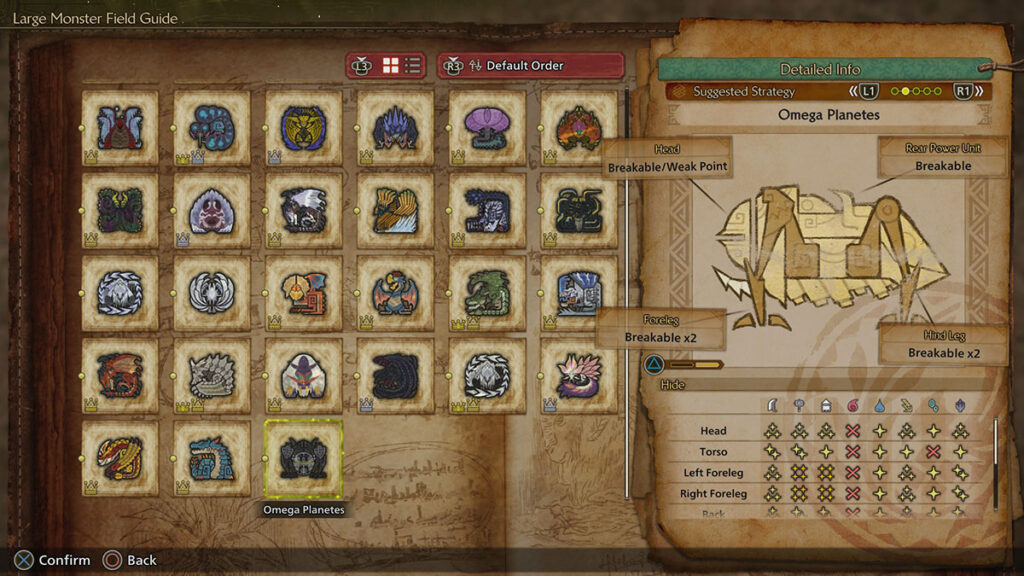Choose the green lizard monster tile
The height and width of the screenshot is (576, 1024).
click(487, 293)
